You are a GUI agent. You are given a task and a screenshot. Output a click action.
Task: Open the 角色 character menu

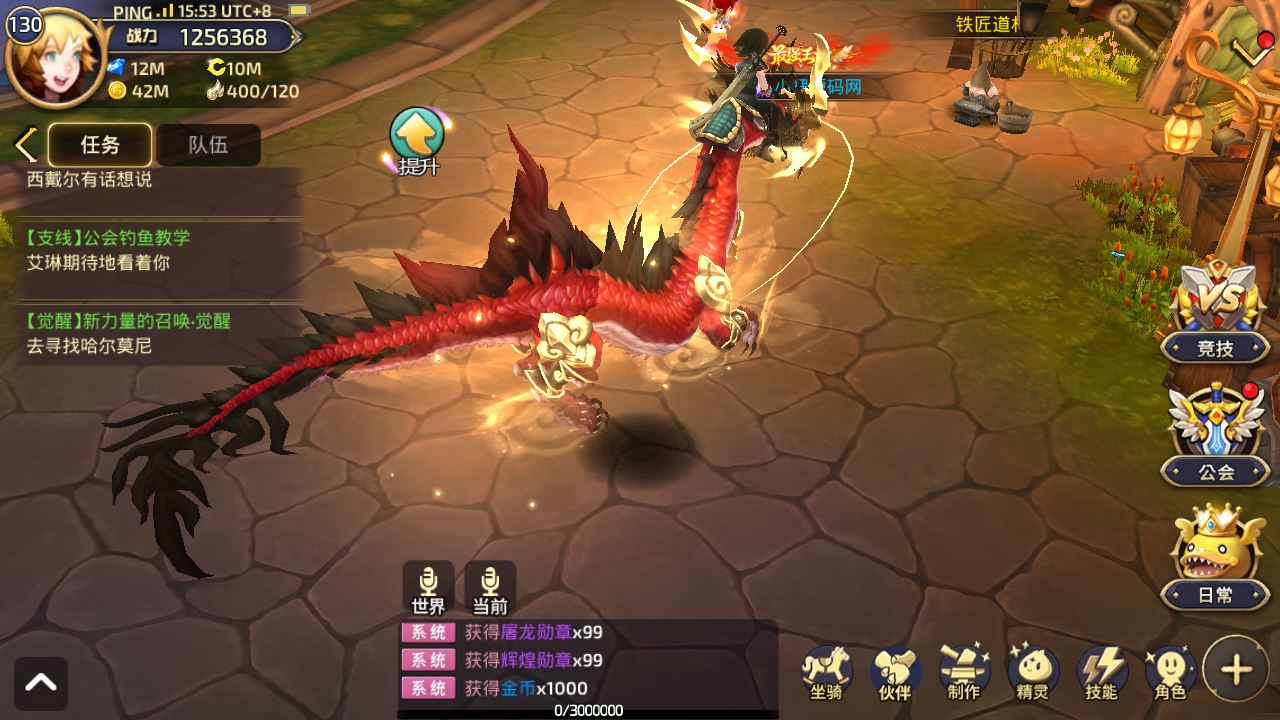click(1170, 671)
